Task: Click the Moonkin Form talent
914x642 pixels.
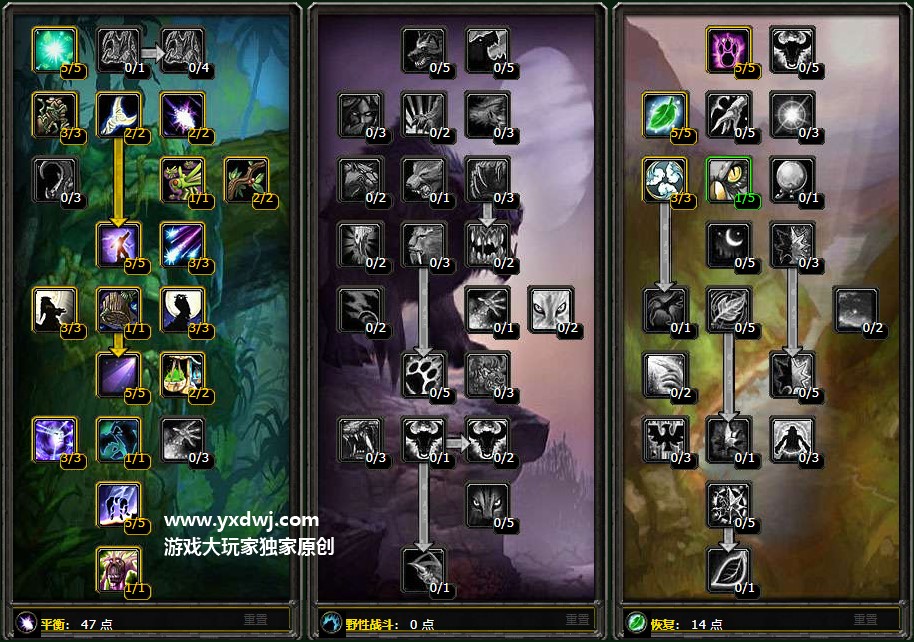Action: tap(118, 439)
